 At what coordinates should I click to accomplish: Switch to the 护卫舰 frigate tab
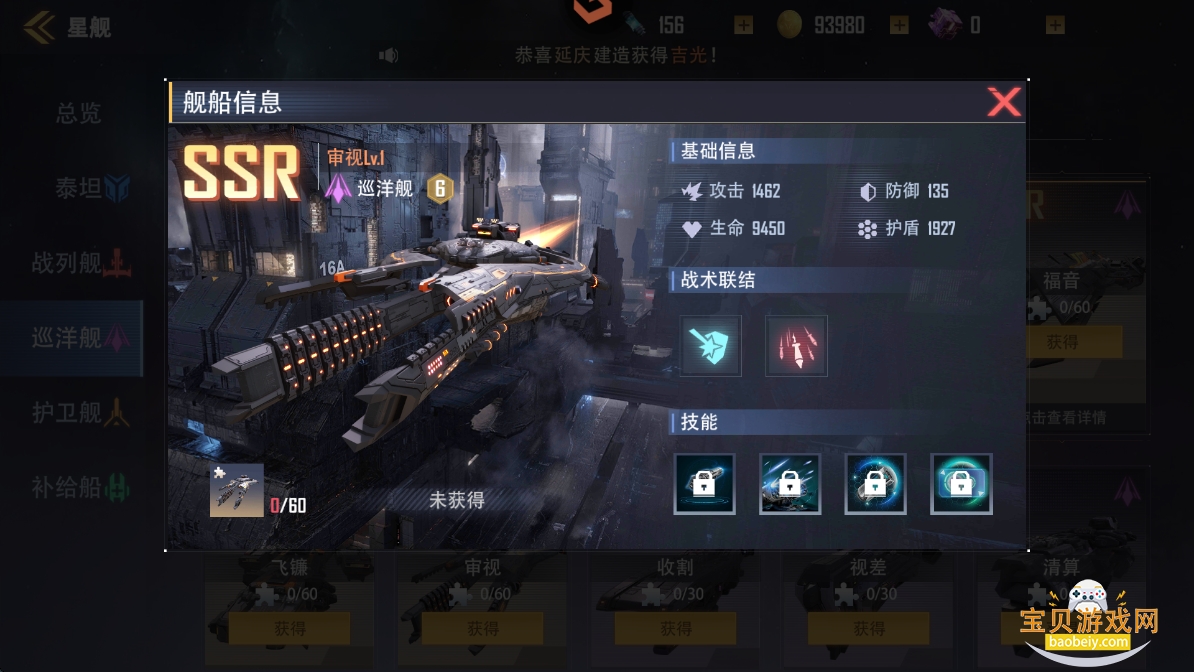[x=78, y=412]
